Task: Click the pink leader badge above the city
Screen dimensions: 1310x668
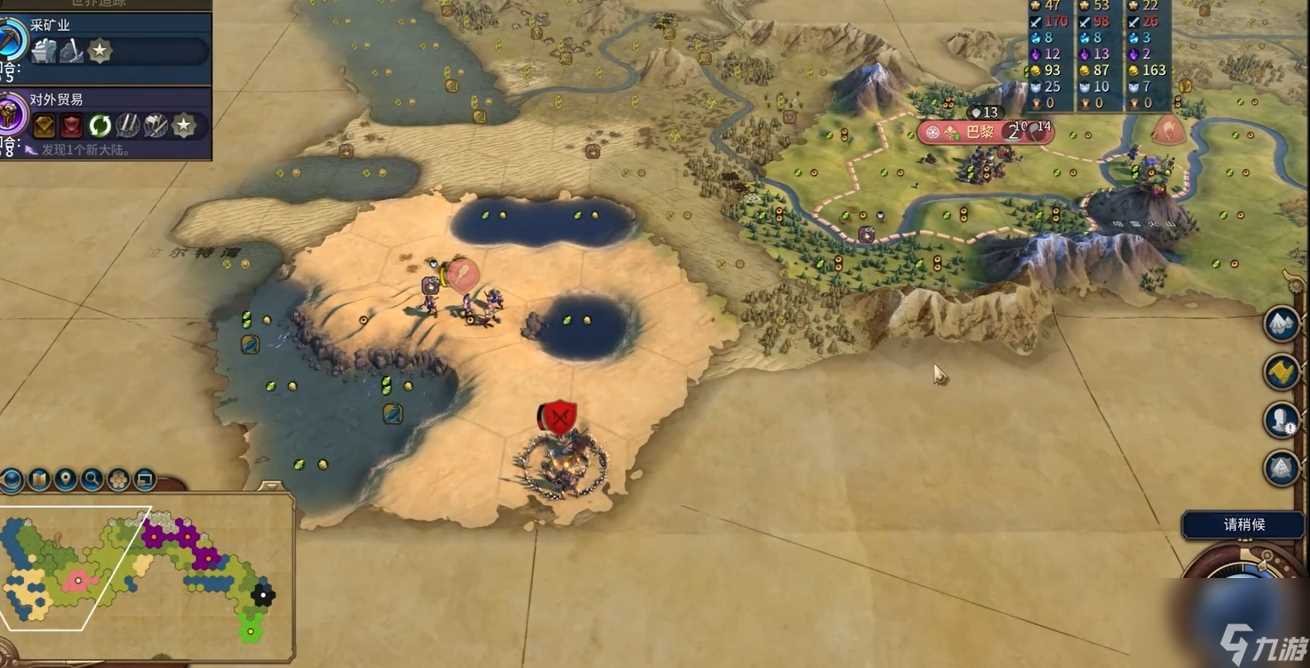Action: coord(1167,129)
